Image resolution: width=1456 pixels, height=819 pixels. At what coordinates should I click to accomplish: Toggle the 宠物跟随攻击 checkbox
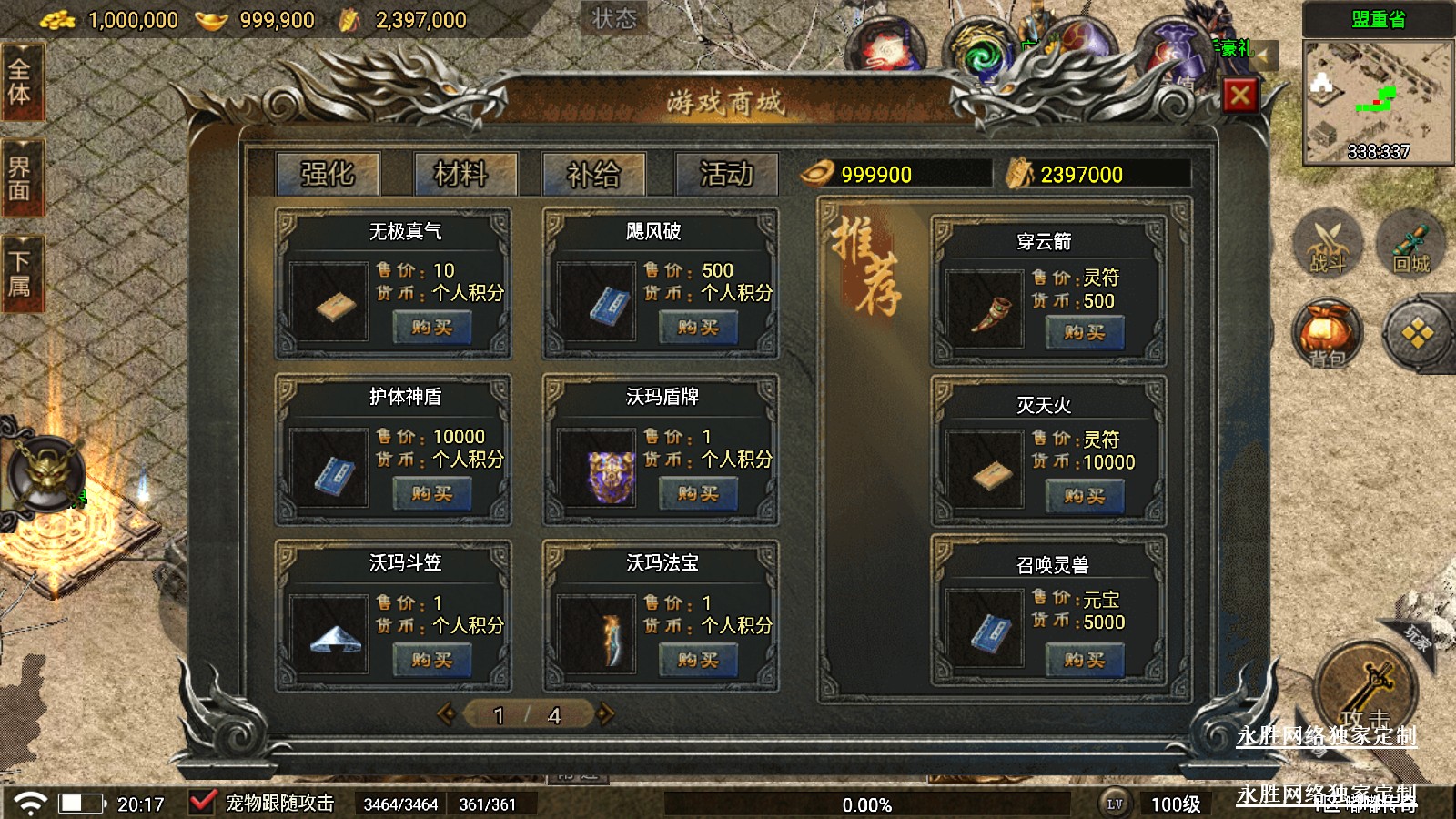202,803
